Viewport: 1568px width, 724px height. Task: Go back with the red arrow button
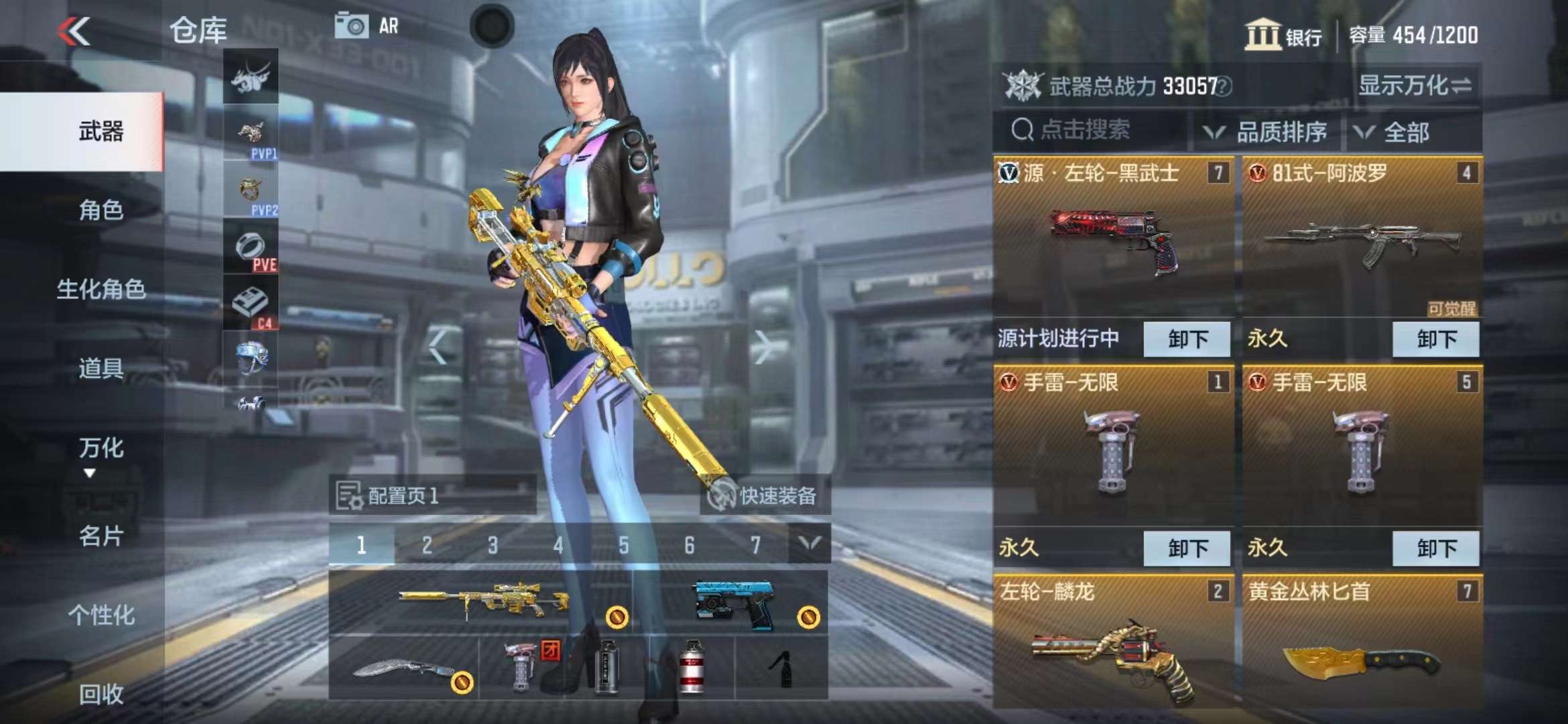point(74,32)
